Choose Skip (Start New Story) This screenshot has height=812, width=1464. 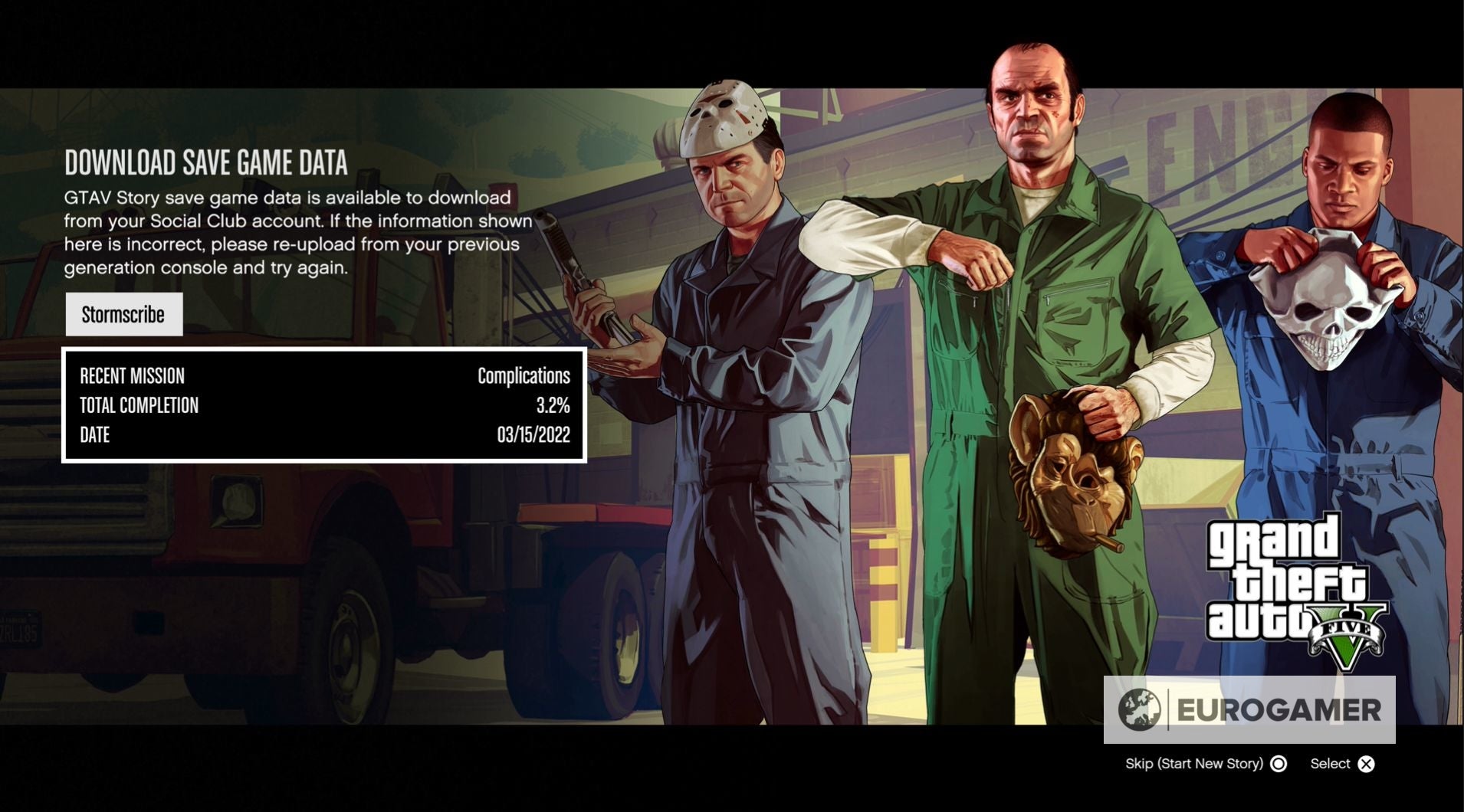1196,764
